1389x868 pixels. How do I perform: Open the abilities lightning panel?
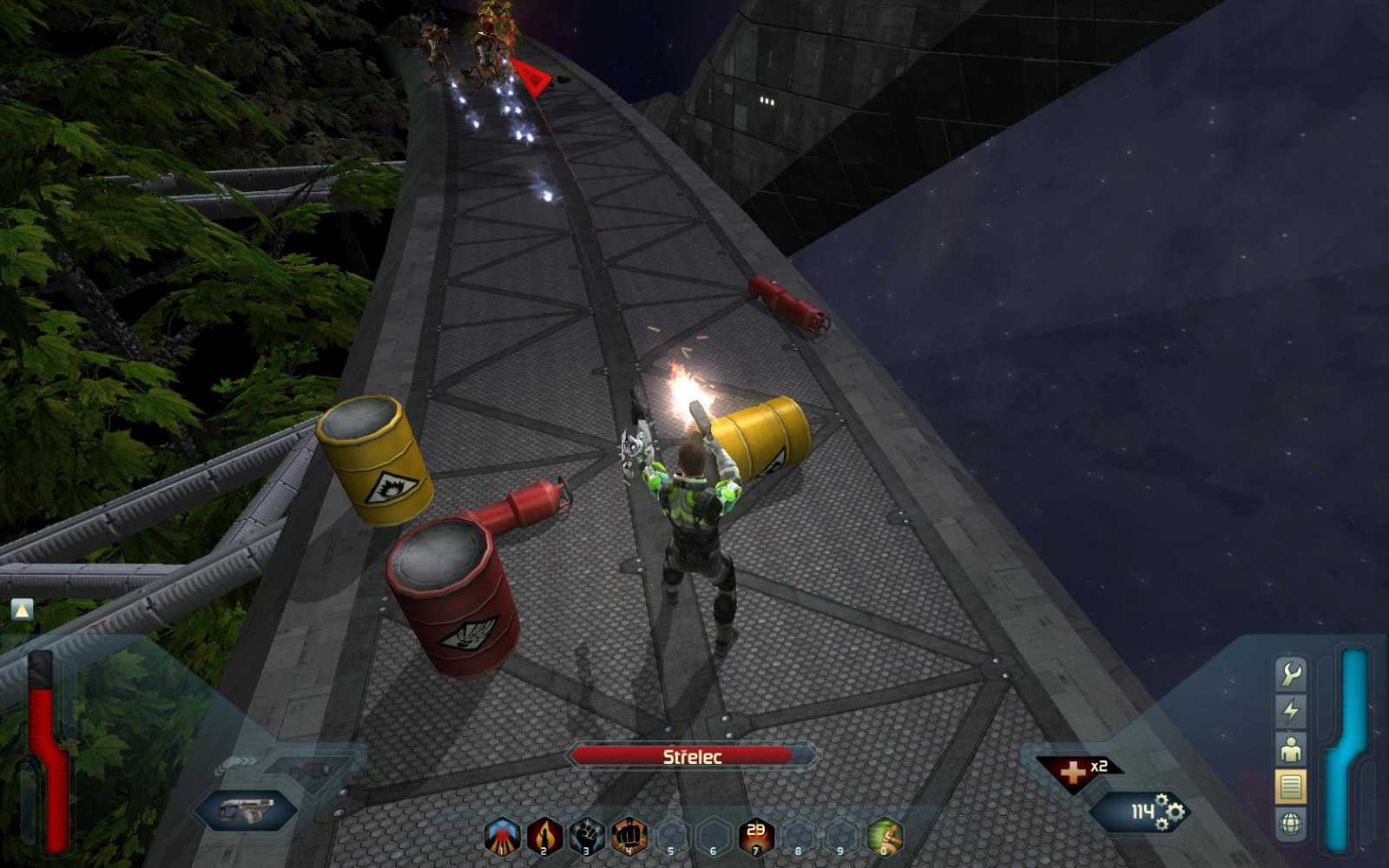[1290, 710]
